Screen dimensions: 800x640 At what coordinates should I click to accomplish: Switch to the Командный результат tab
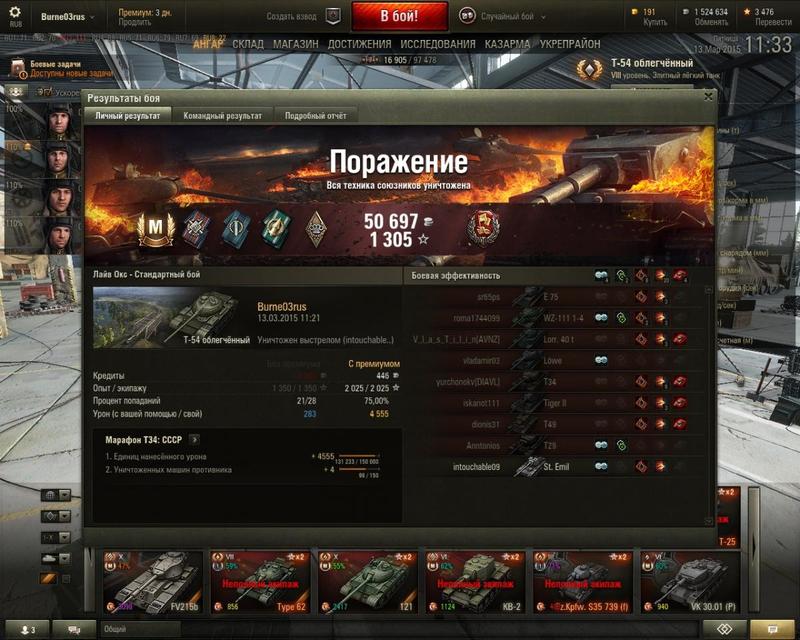(222, 116)
